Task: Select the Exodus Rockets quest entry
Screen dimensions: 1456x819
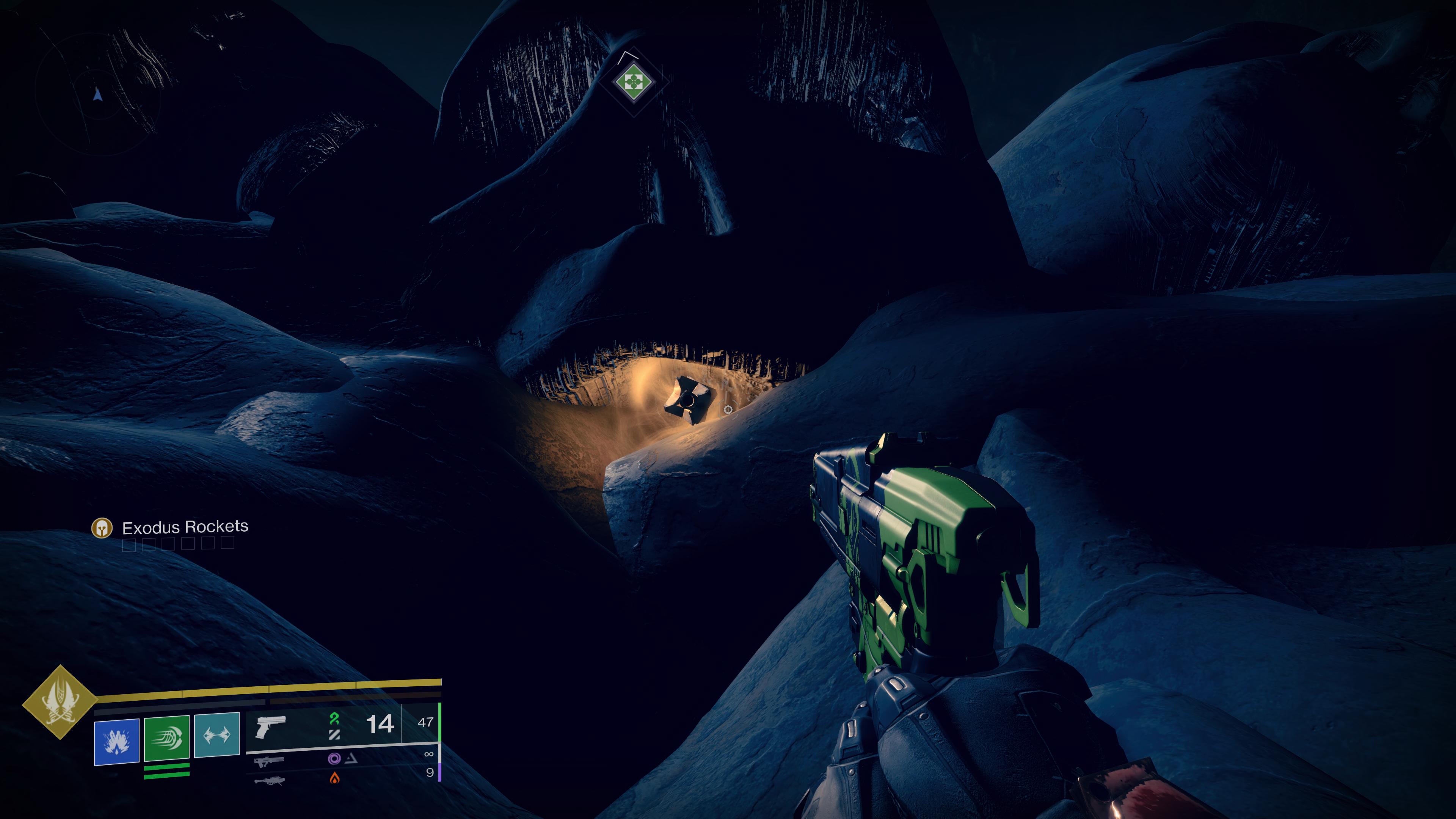Action: tap(182, 528)
